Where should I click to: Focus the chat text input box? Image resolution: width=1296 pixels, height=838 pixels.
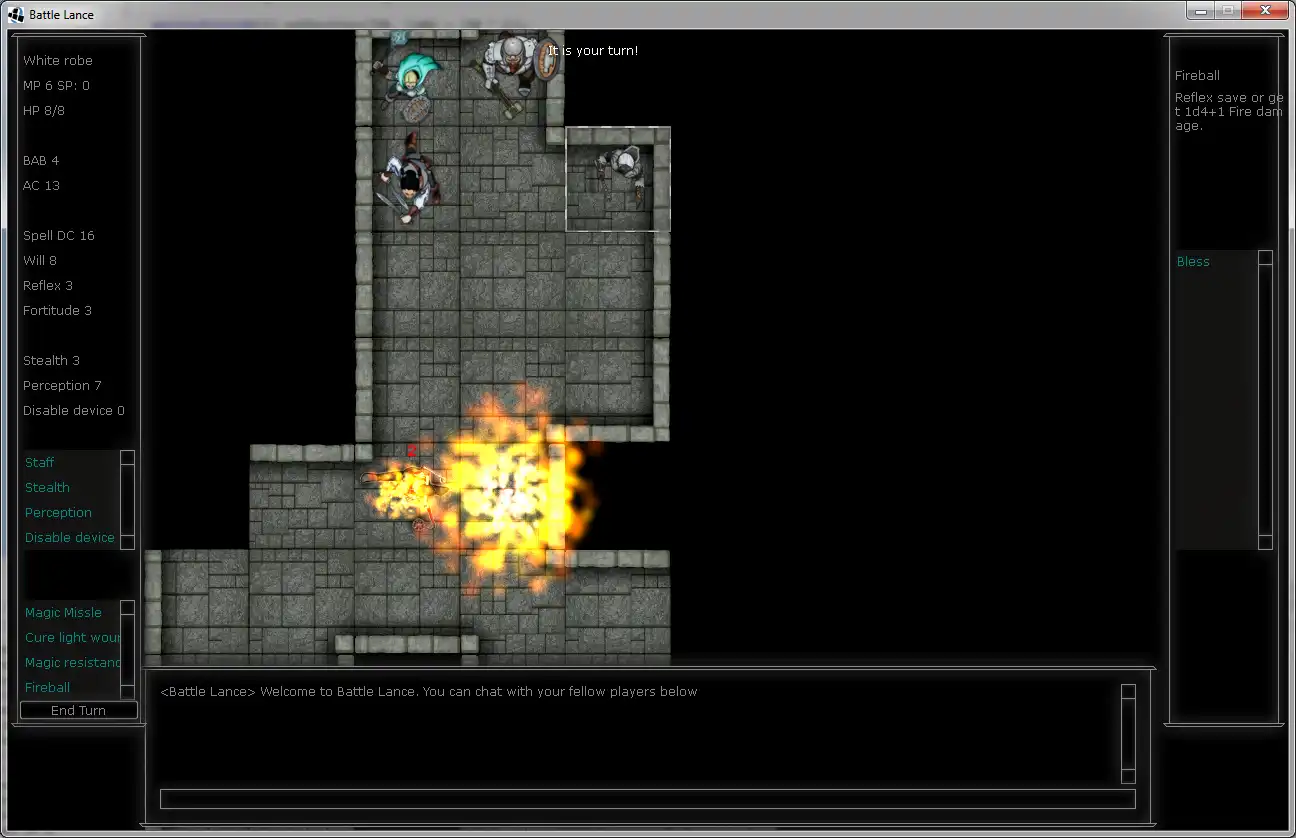tap(647, 799)
